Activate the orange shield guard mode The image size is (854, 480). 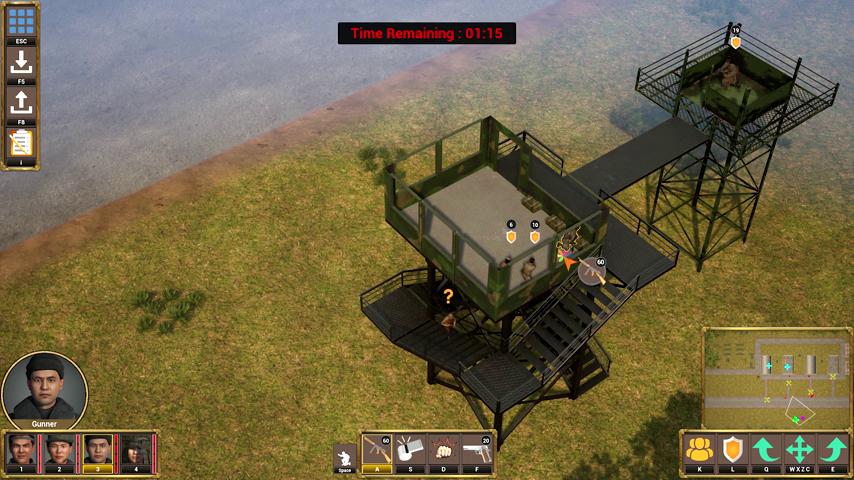pos(733,449)
